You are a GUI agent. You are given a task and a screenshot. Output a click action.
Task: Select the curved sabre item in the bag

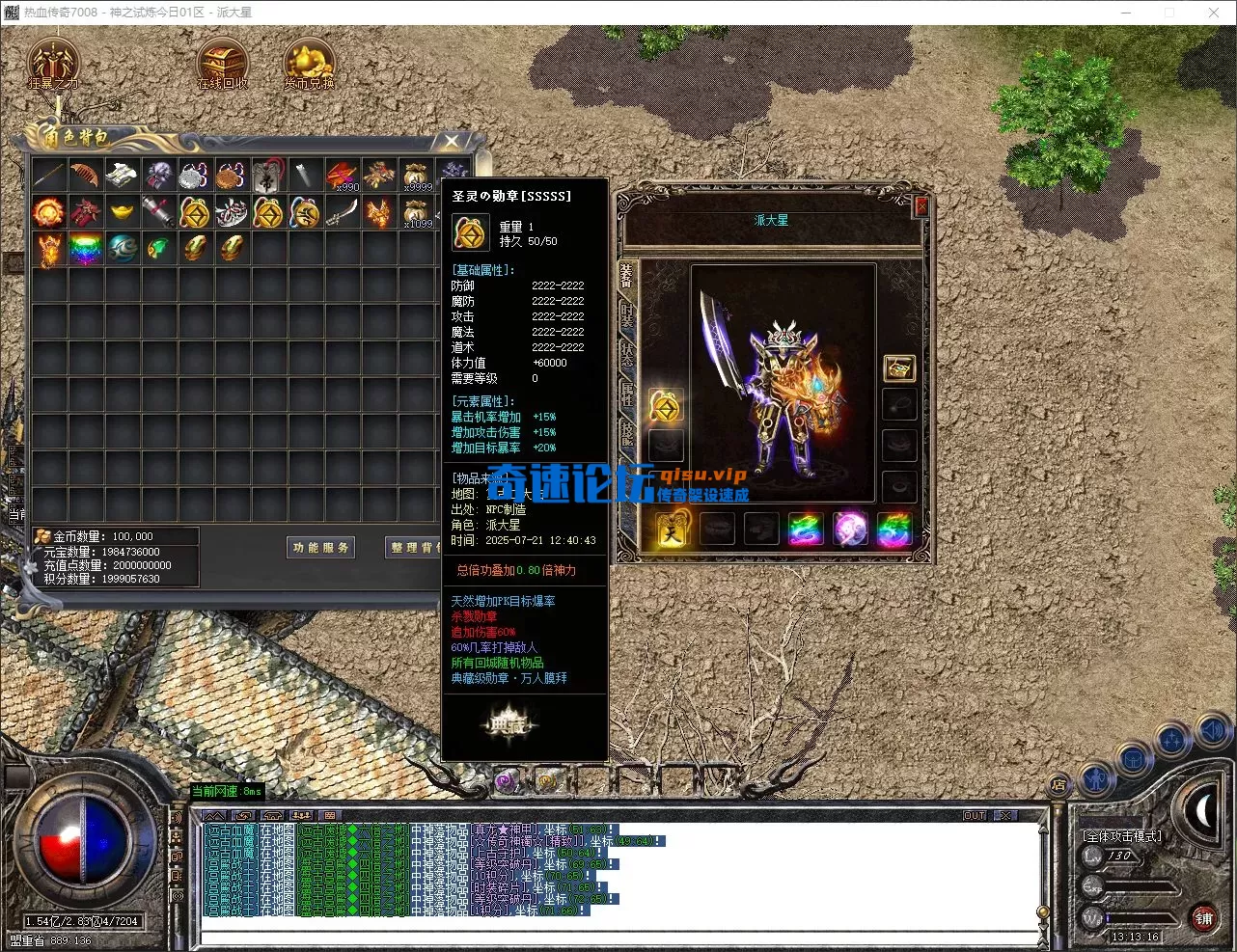(342, 211)
